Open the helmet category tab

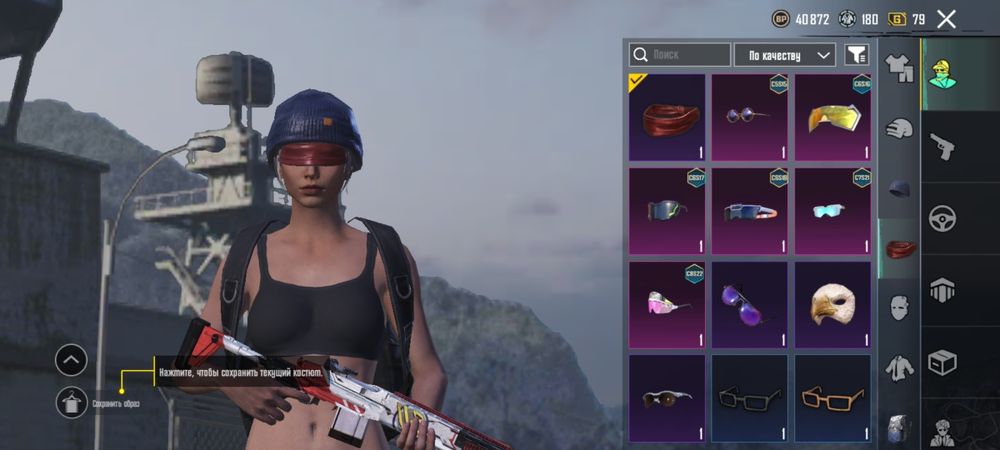(x=899, y=128)
